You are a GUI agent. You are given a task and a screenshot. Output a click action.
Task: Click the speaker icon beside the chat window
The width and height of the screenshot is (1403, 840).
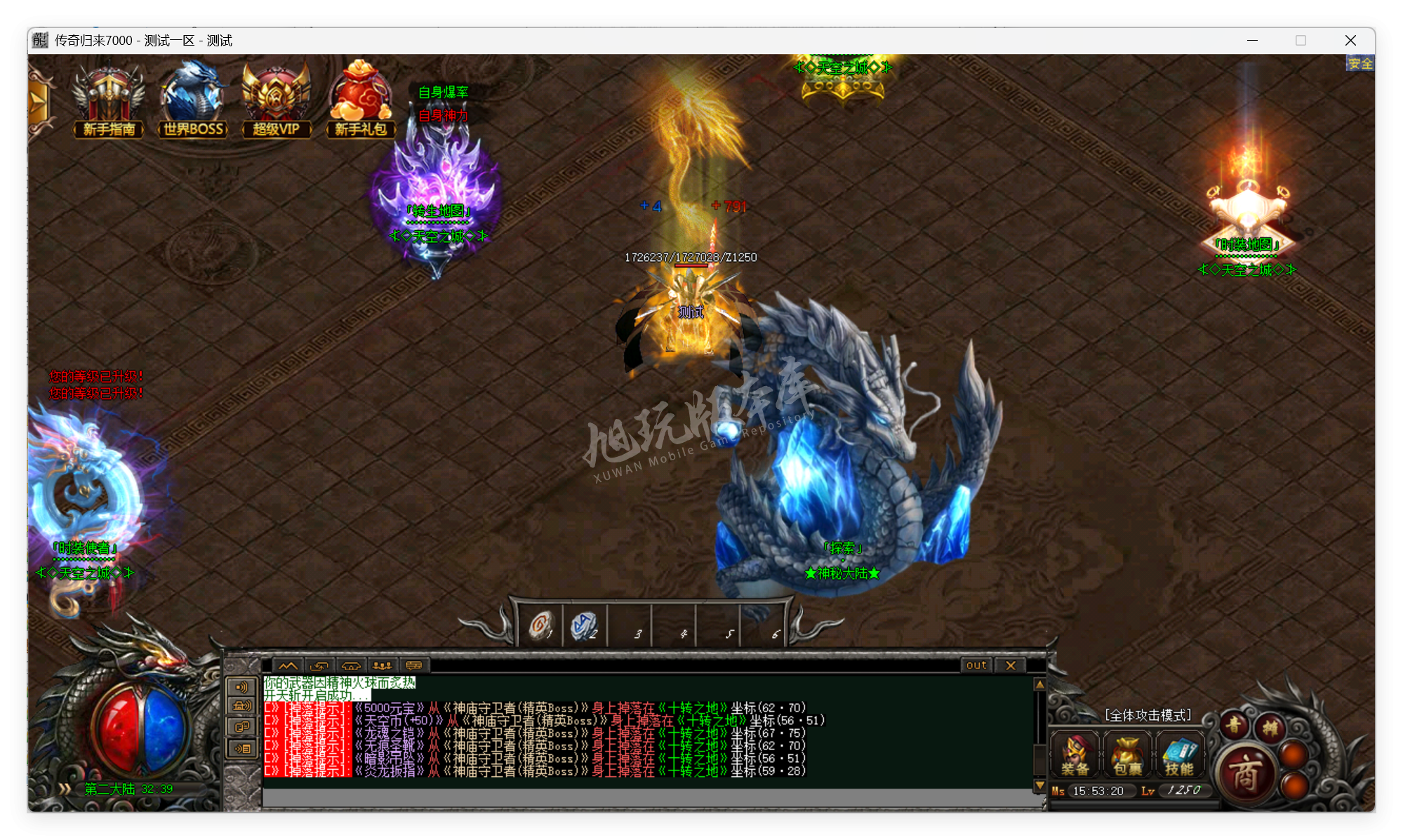(x=241, y=686)
